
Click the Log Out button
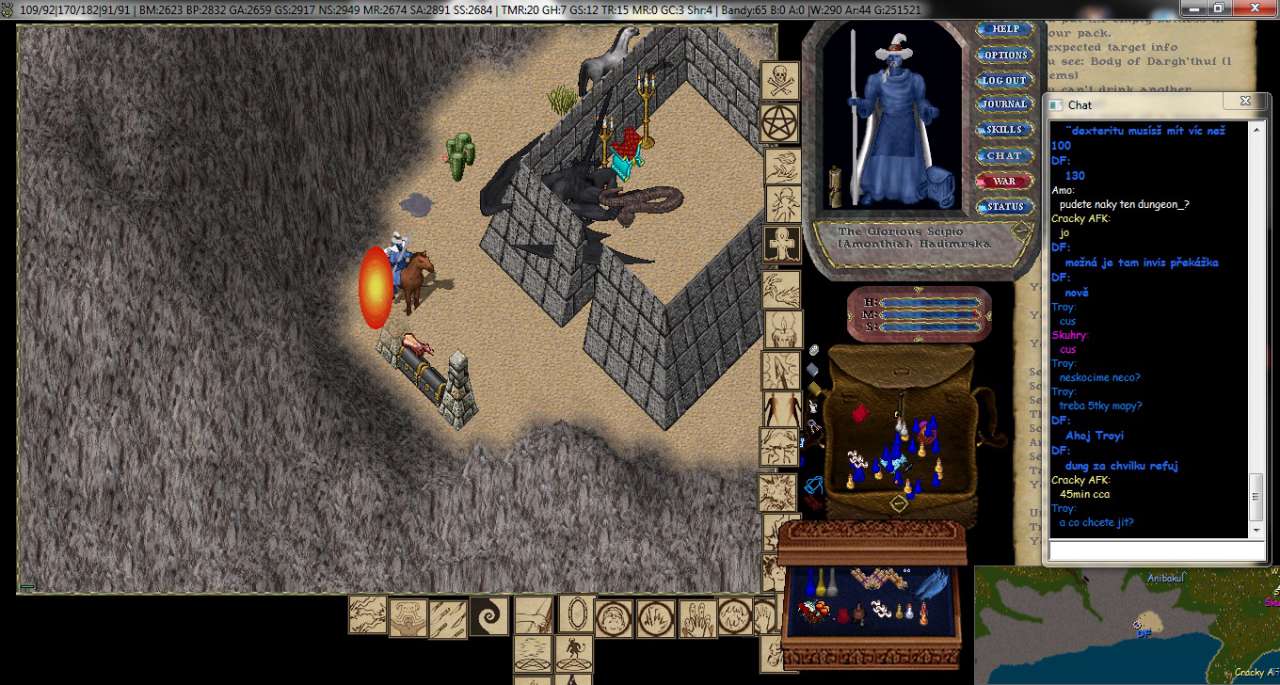pyautogui.click(x=1004, y=80)
